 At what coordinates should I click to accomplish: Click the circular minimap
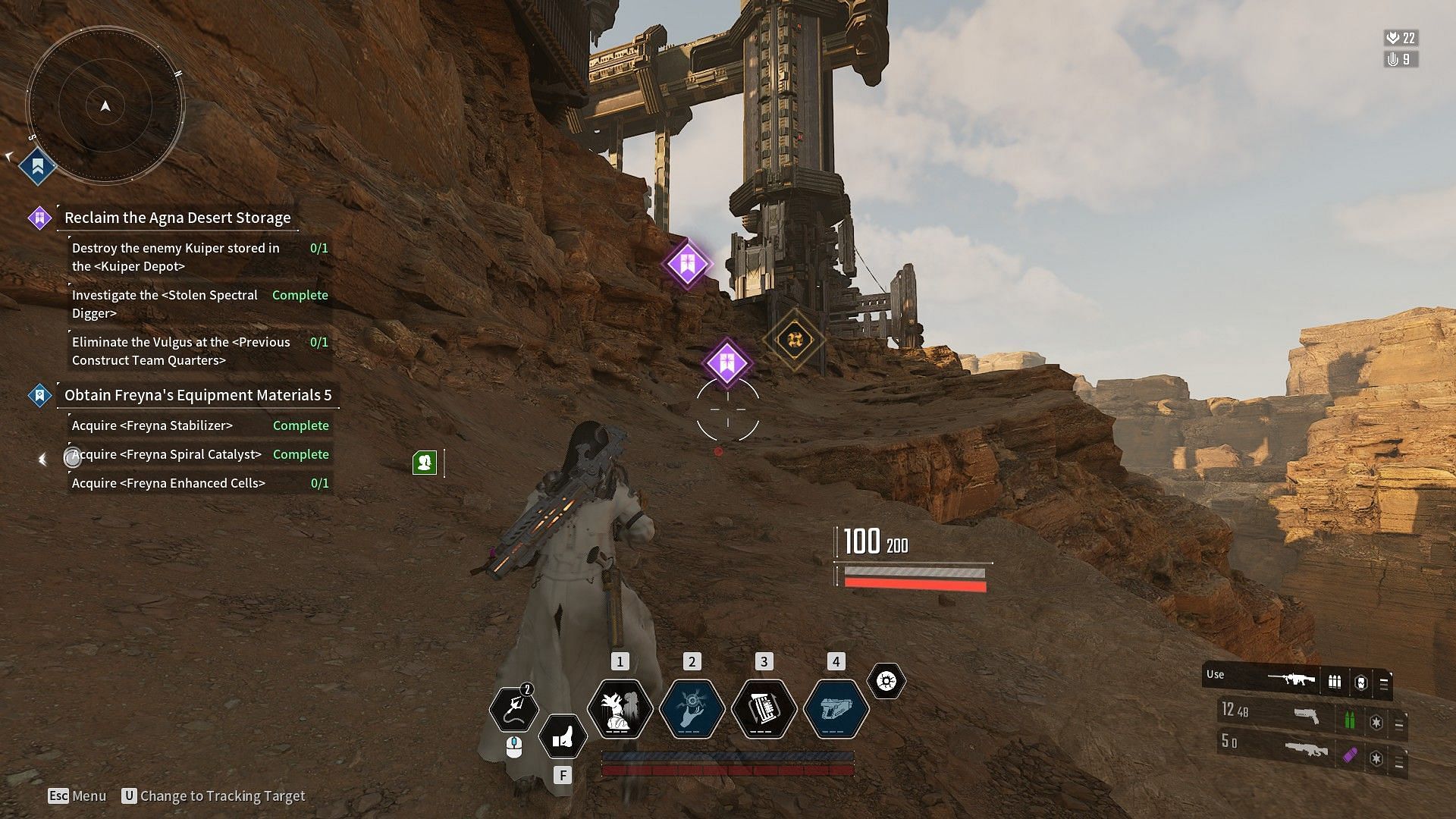(x=105, y=105)
